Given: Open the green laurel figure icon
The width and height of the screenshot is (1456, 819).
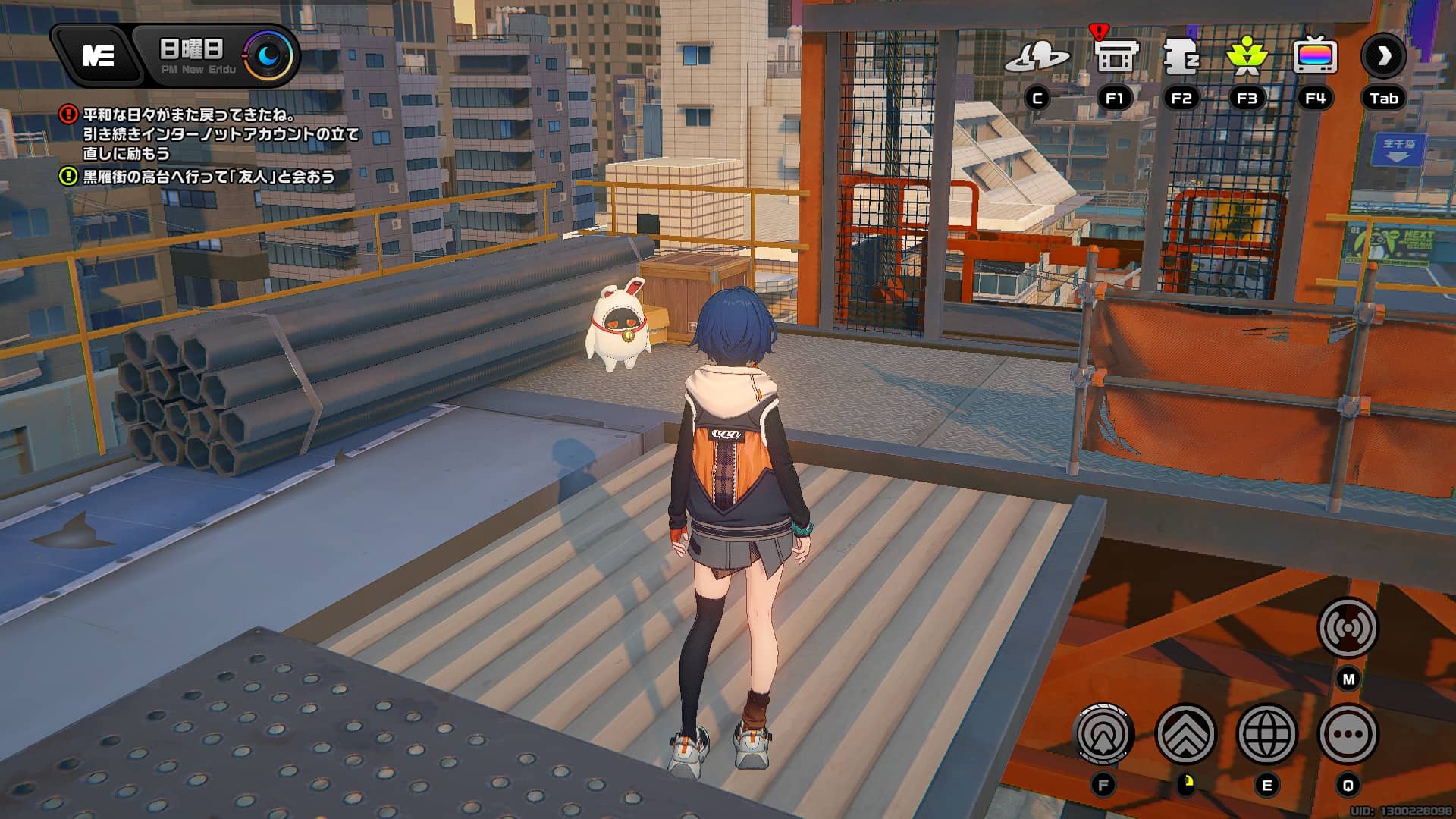Looking at the screenshot, I should [1247, 57].
